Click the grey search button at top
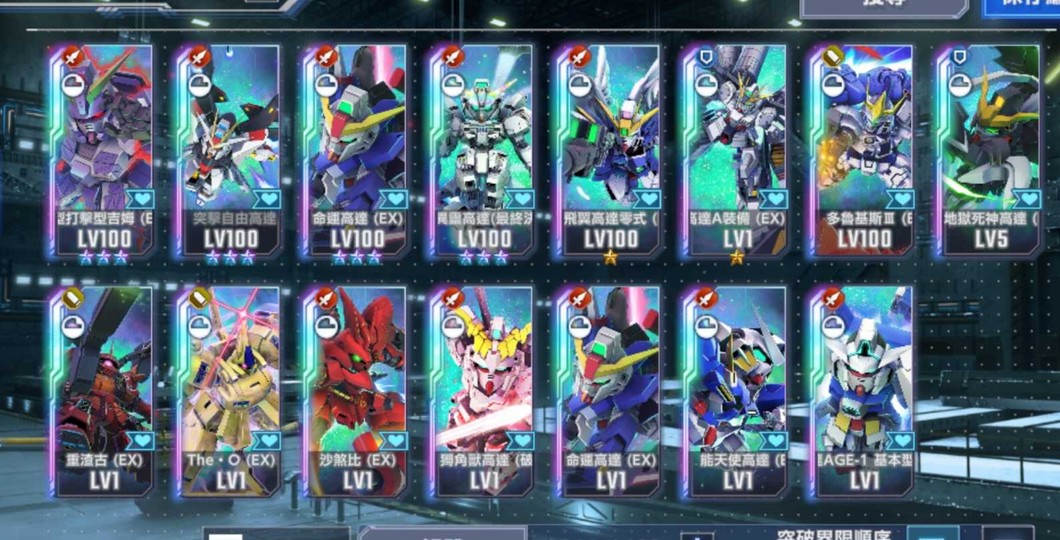Image resolution: width=1060 pixels, height=540 pixels. coord(883,6)
